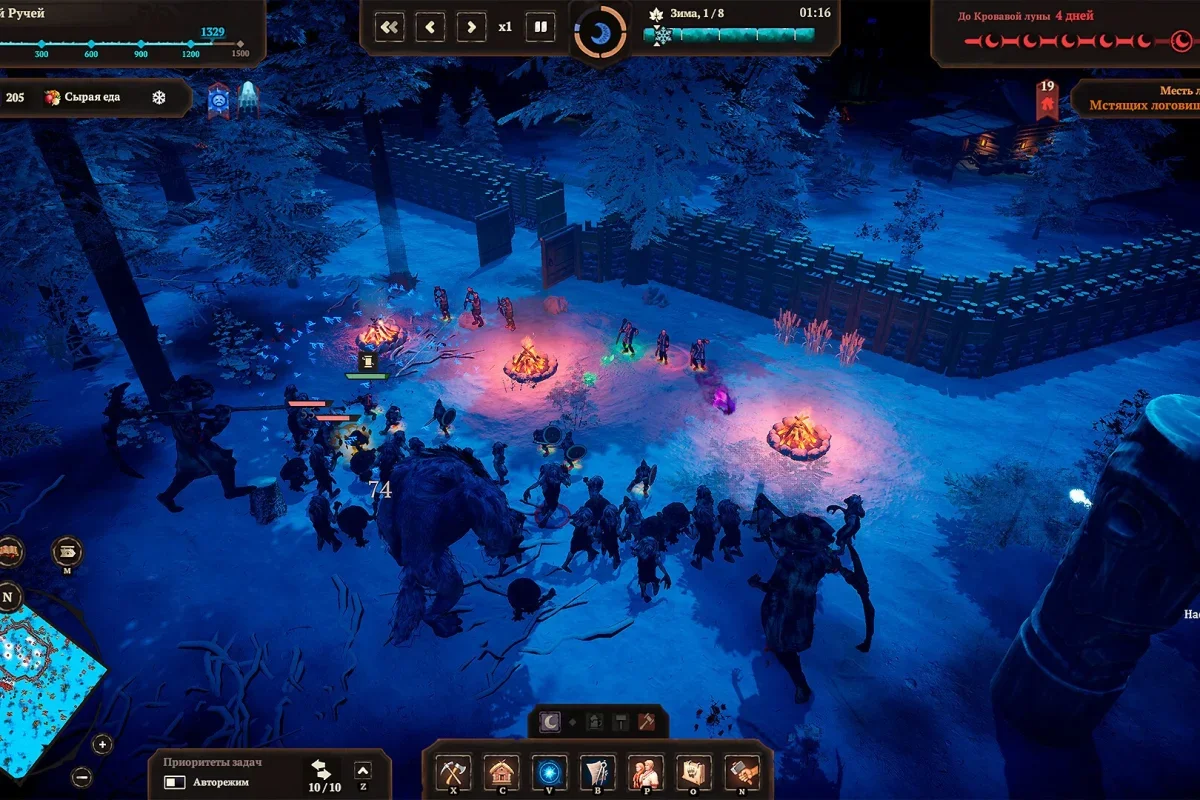This screenshot has width=1200, height=800.
Task: Select the hand holding hammer tool
Action: coord(742,772)
